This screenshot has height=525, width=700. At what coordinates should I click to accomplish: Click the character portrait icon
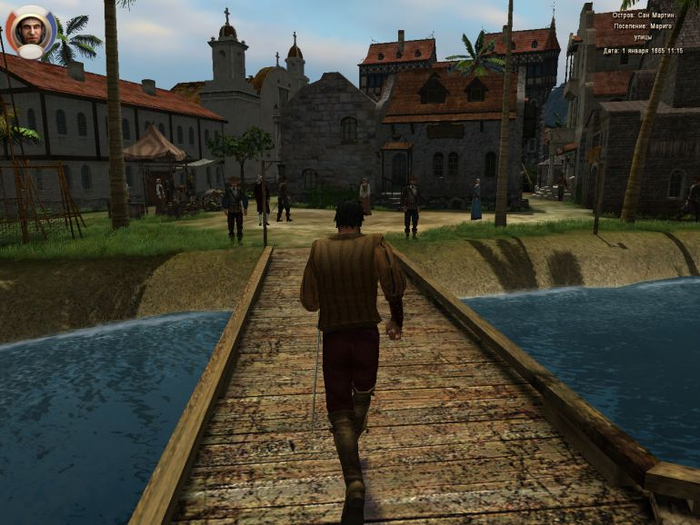tap(31, 31)
